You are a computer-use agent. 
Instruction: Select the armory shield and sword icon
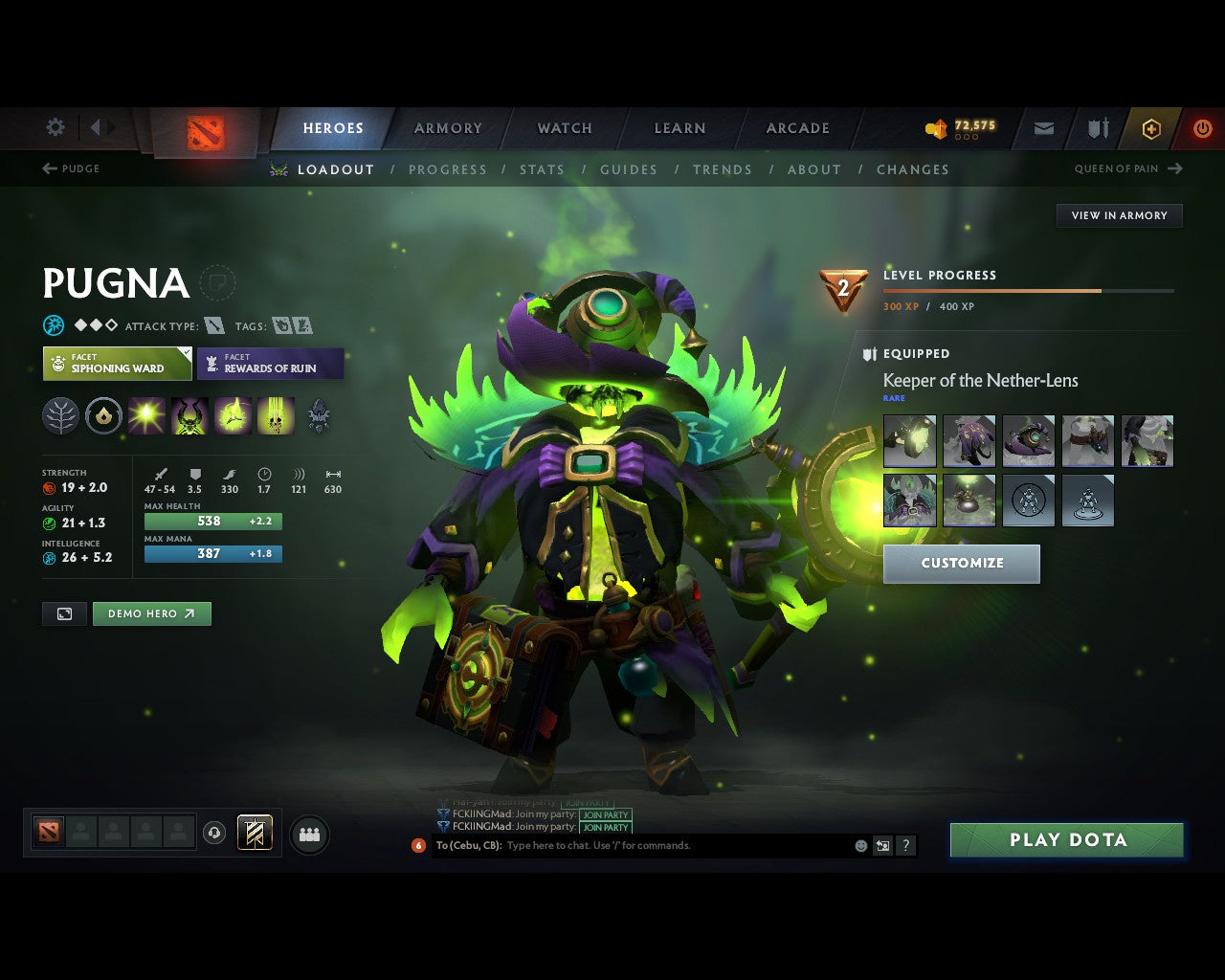[x=1097, y=128]
